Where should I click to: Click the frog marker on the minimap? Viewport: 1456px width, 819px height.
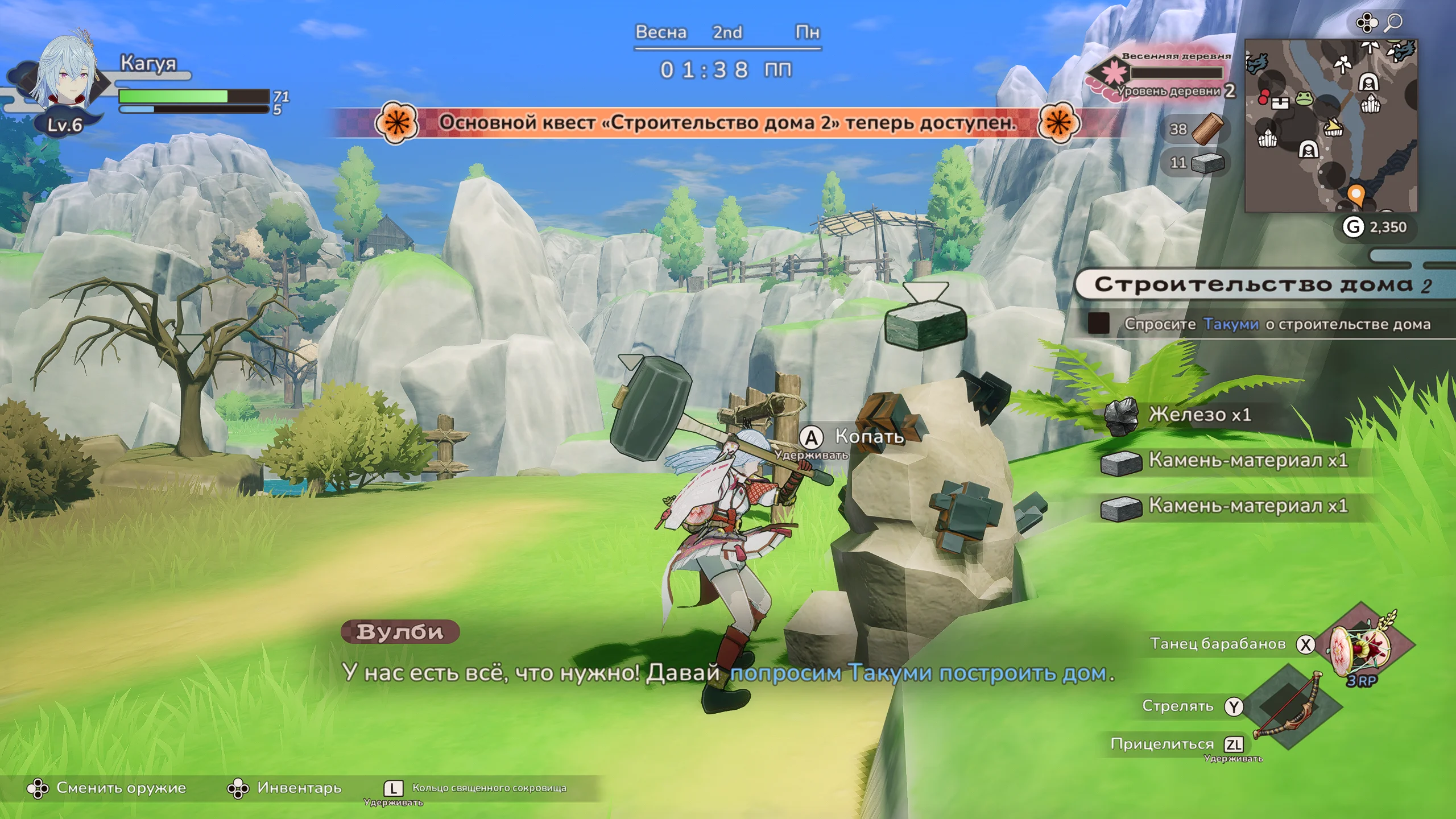(x=1304, y=99)
